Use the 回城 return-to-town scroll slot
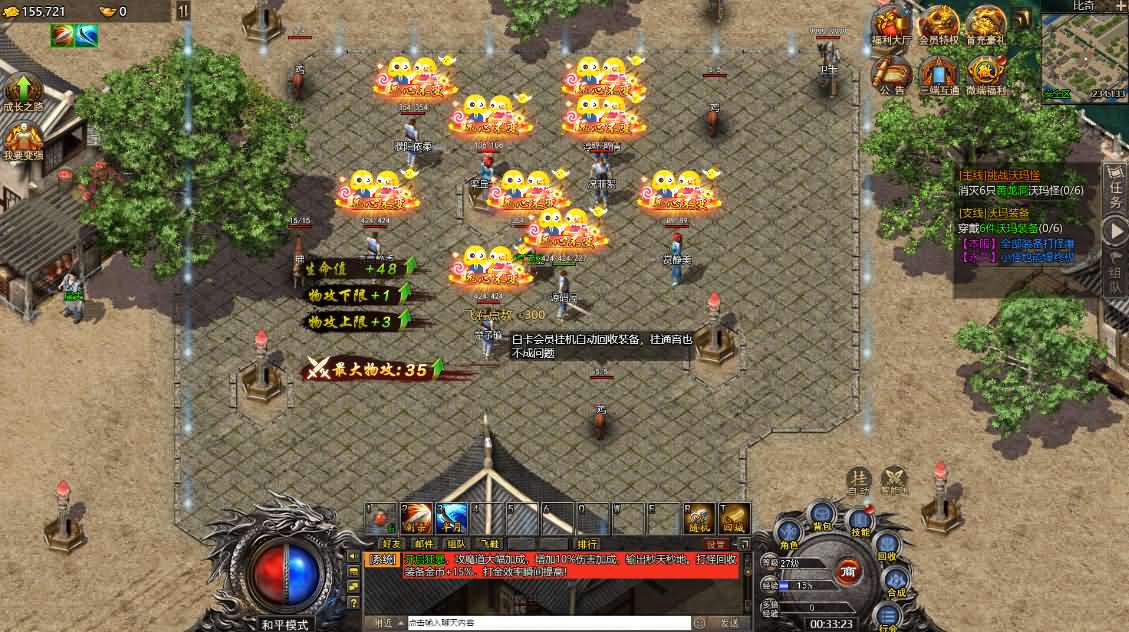This screenshot has width=1129, height=632. pyautogui.click(x=734, y=518)
